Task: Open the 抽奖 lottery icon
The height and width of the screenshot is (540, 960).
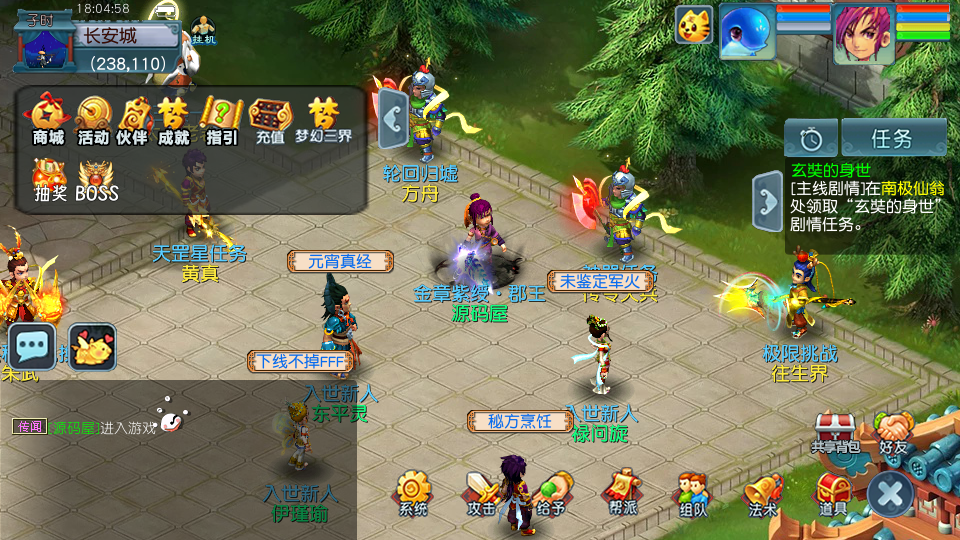Action: coord(49,178)
